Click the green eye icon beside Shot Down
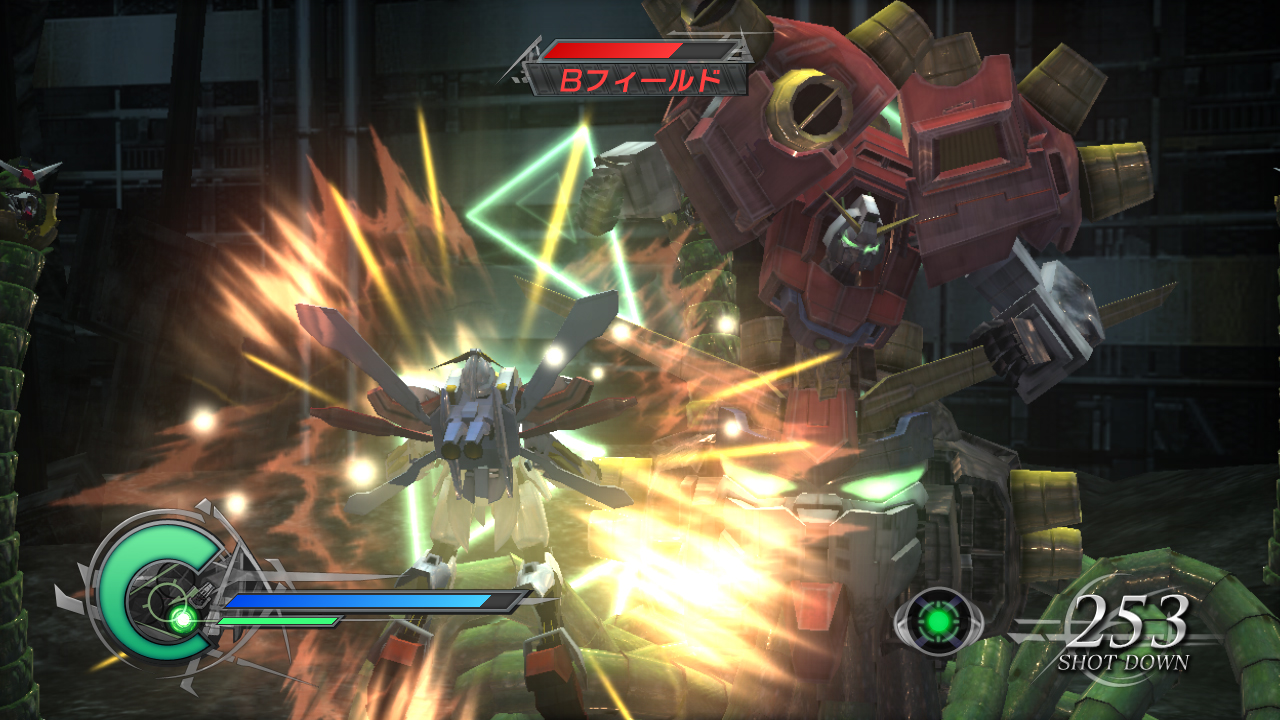This screenshot has width=1280, height=720. pos(937,622)
